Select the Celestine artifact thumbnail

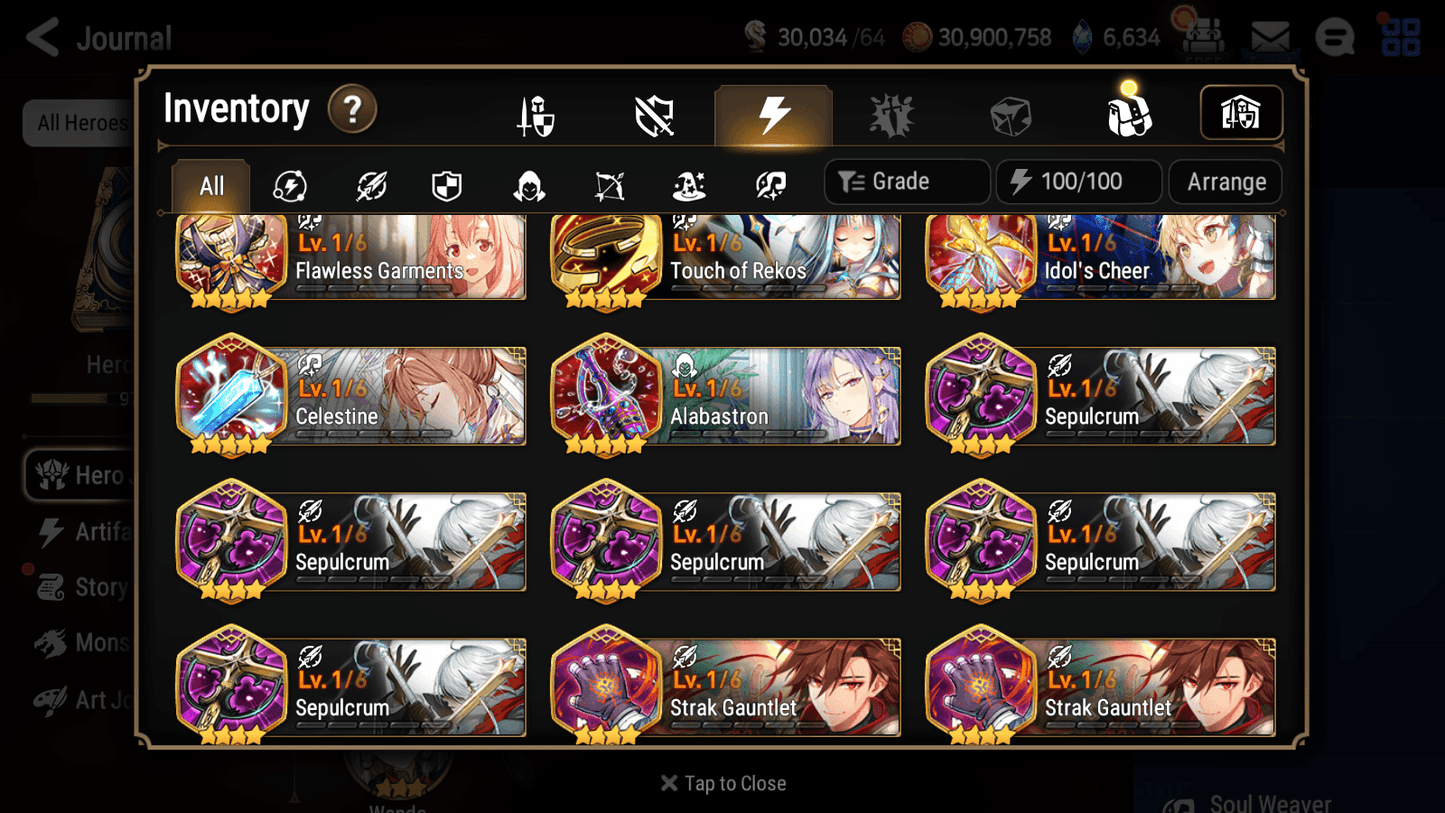pyautogui.click(x=232, y=395)
